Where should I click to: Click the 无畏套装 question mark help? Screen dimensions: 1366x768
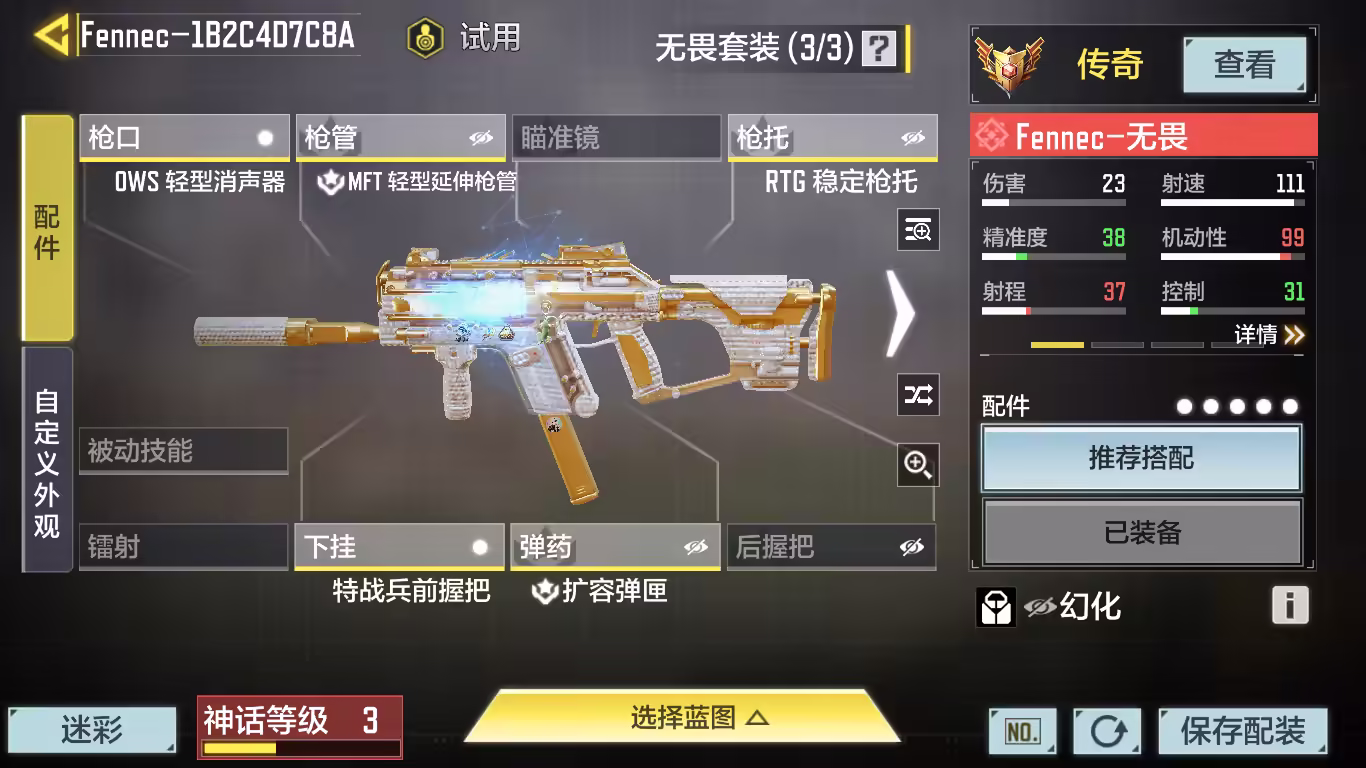click(879, 48)
